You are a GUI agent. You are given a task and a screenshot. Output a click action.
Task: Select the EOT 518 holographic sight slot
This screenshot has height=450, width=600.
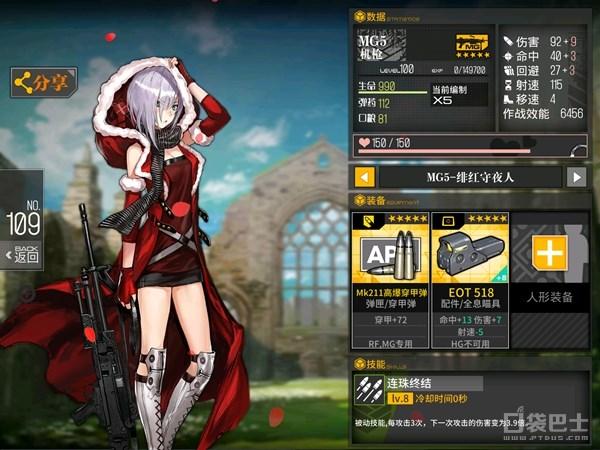pos(469,270)
